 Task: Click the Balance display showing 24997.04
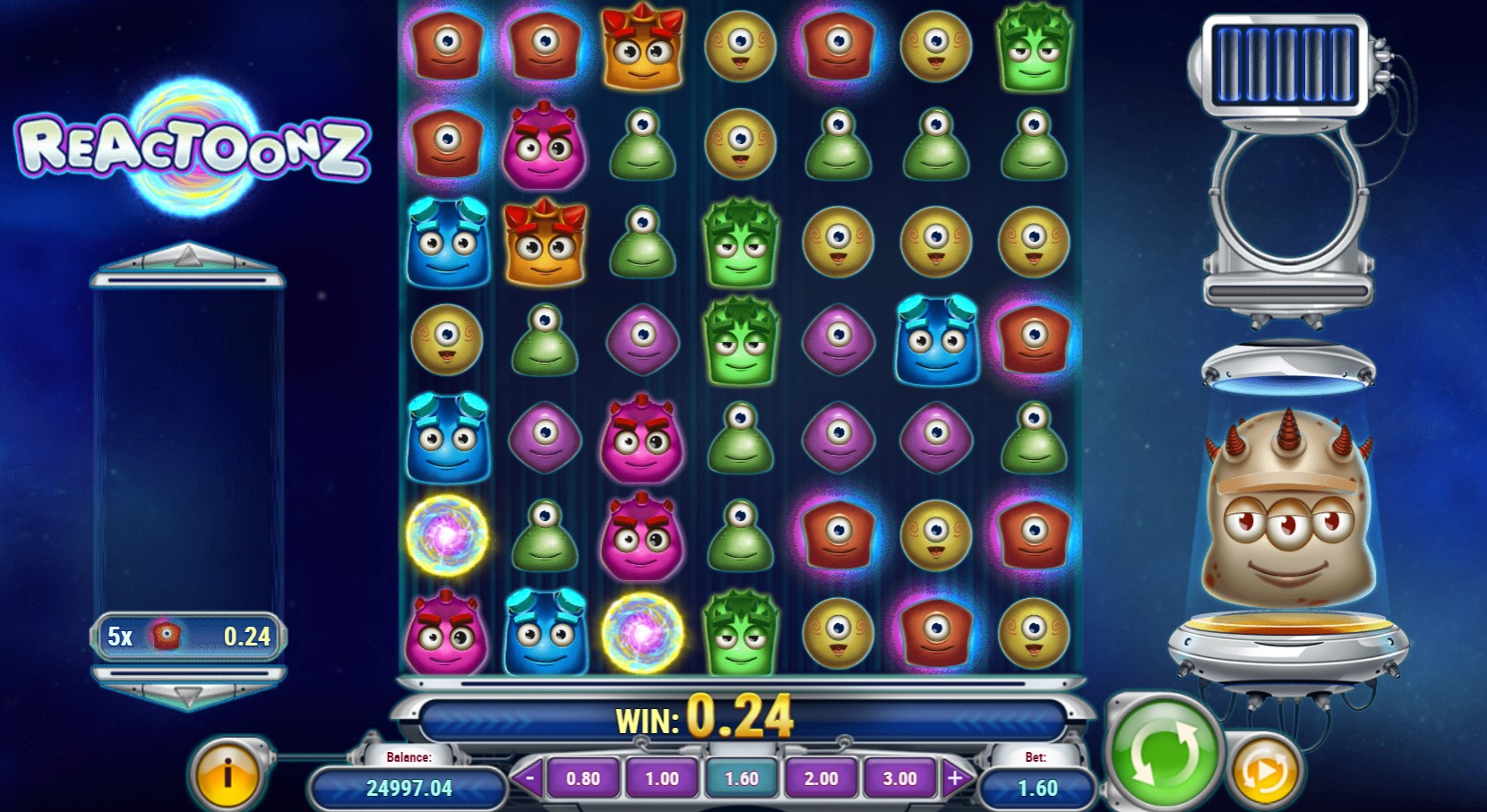408,789
